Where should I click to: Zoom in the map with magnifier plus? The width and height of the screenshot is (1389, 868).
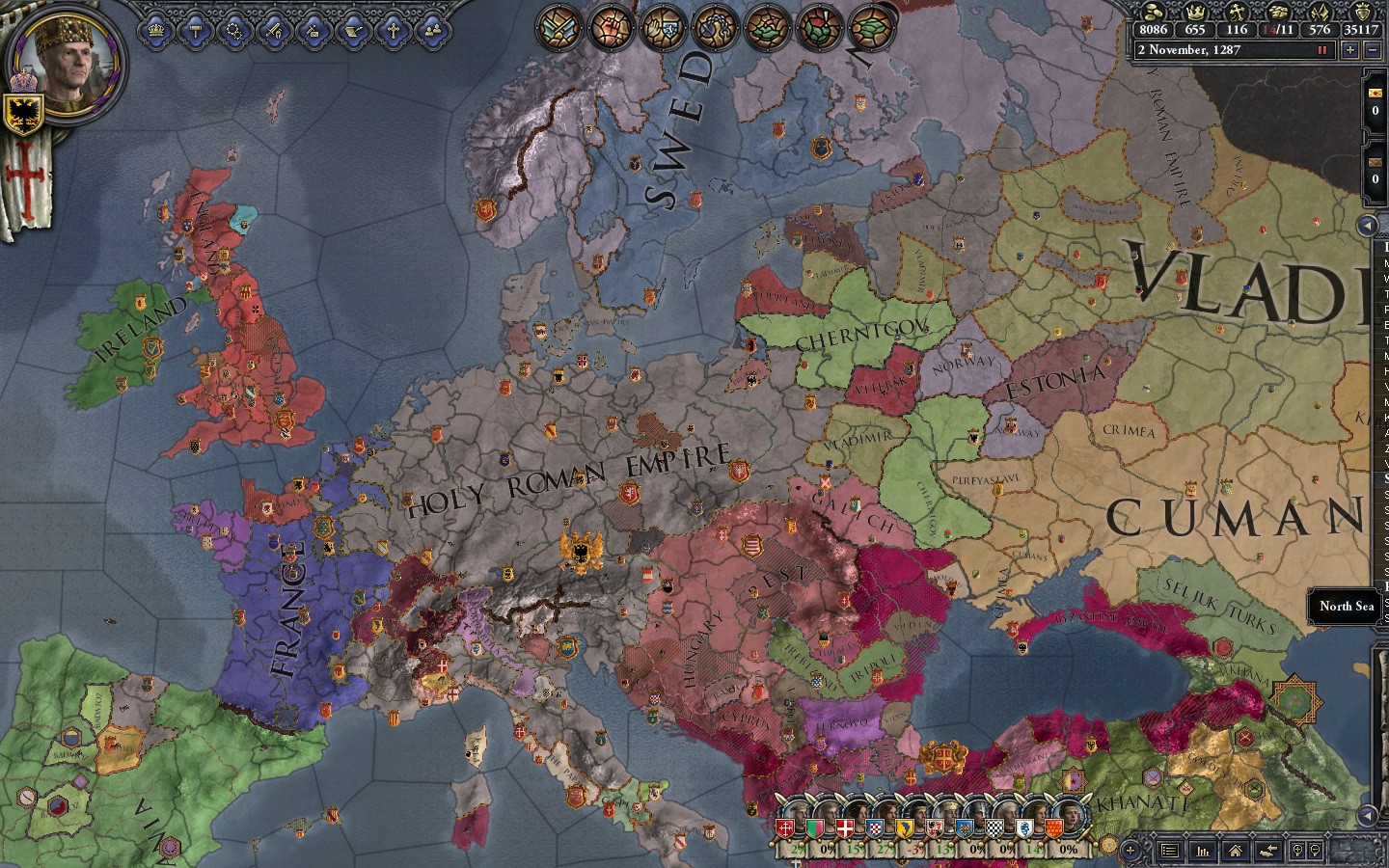pyautogui.click(x=1297, y=851)
